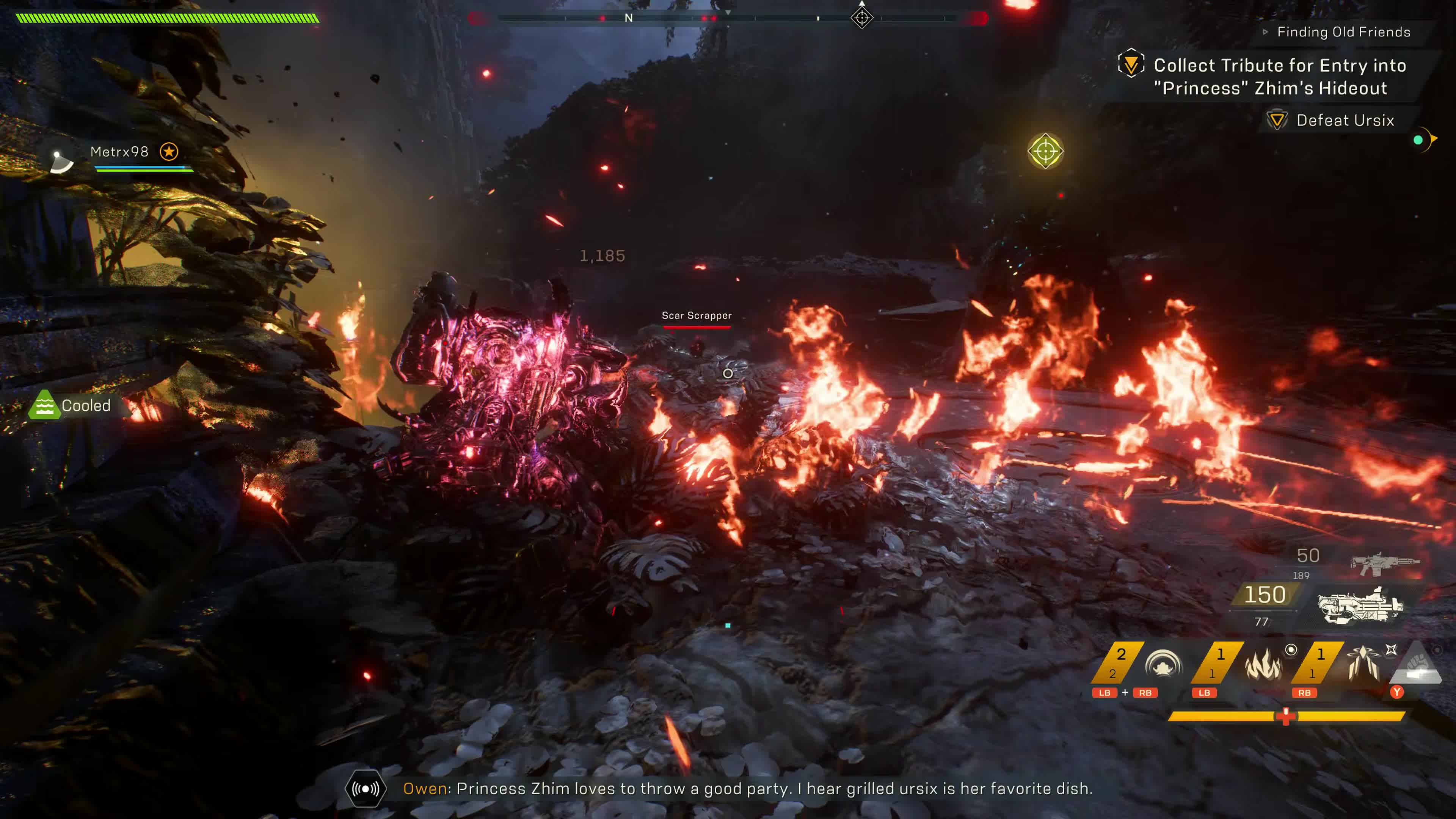Screen dimensions: 1456x819
Task: Click the objective diamond marker on compass
Action: pos(861,18)
